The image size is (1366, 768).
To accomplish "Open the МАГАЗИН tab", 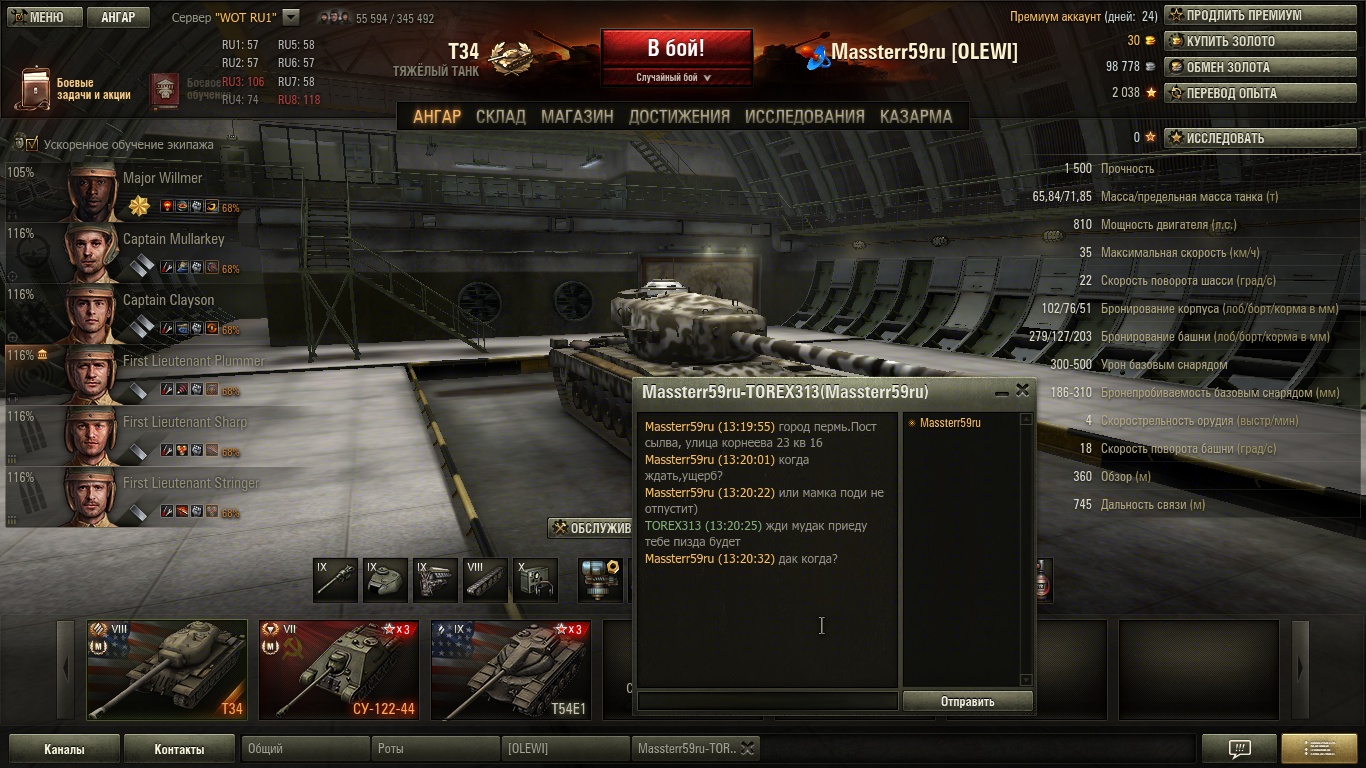I will (x=577, y=116).
